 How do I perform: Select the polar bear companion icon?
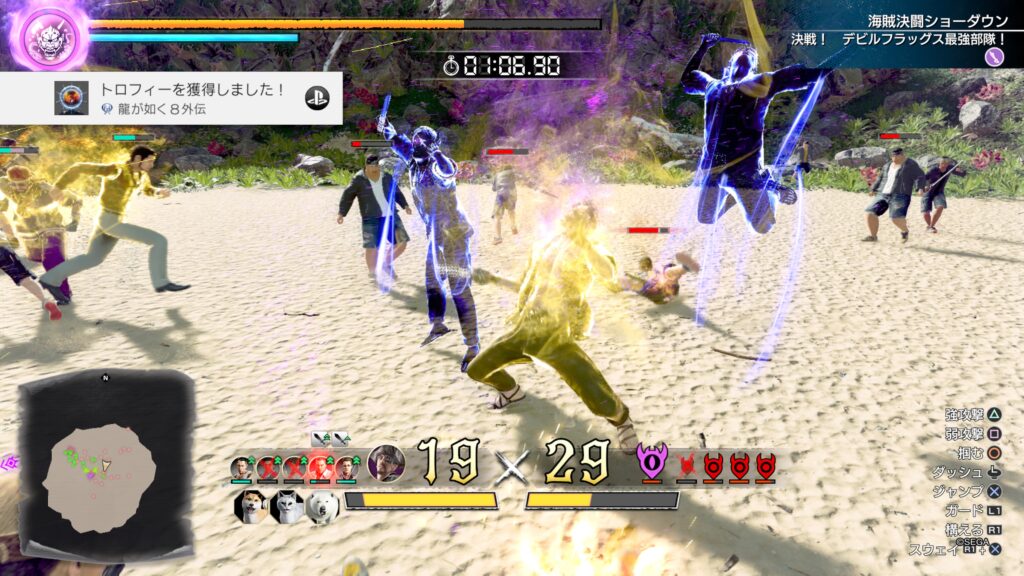click(322, 506)
